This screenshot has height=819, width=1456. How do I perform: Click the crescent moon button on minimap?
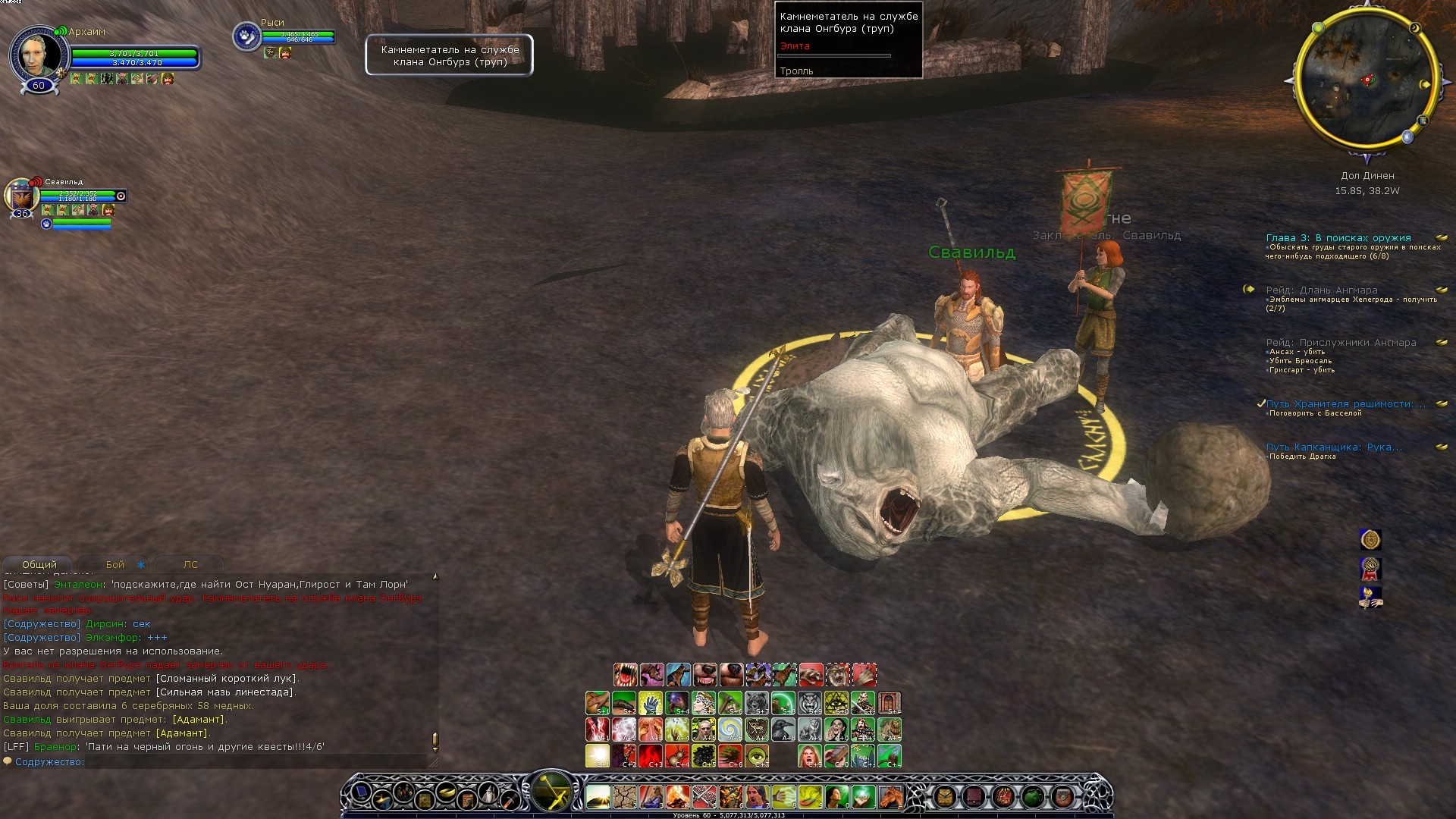coord(1415,29)
